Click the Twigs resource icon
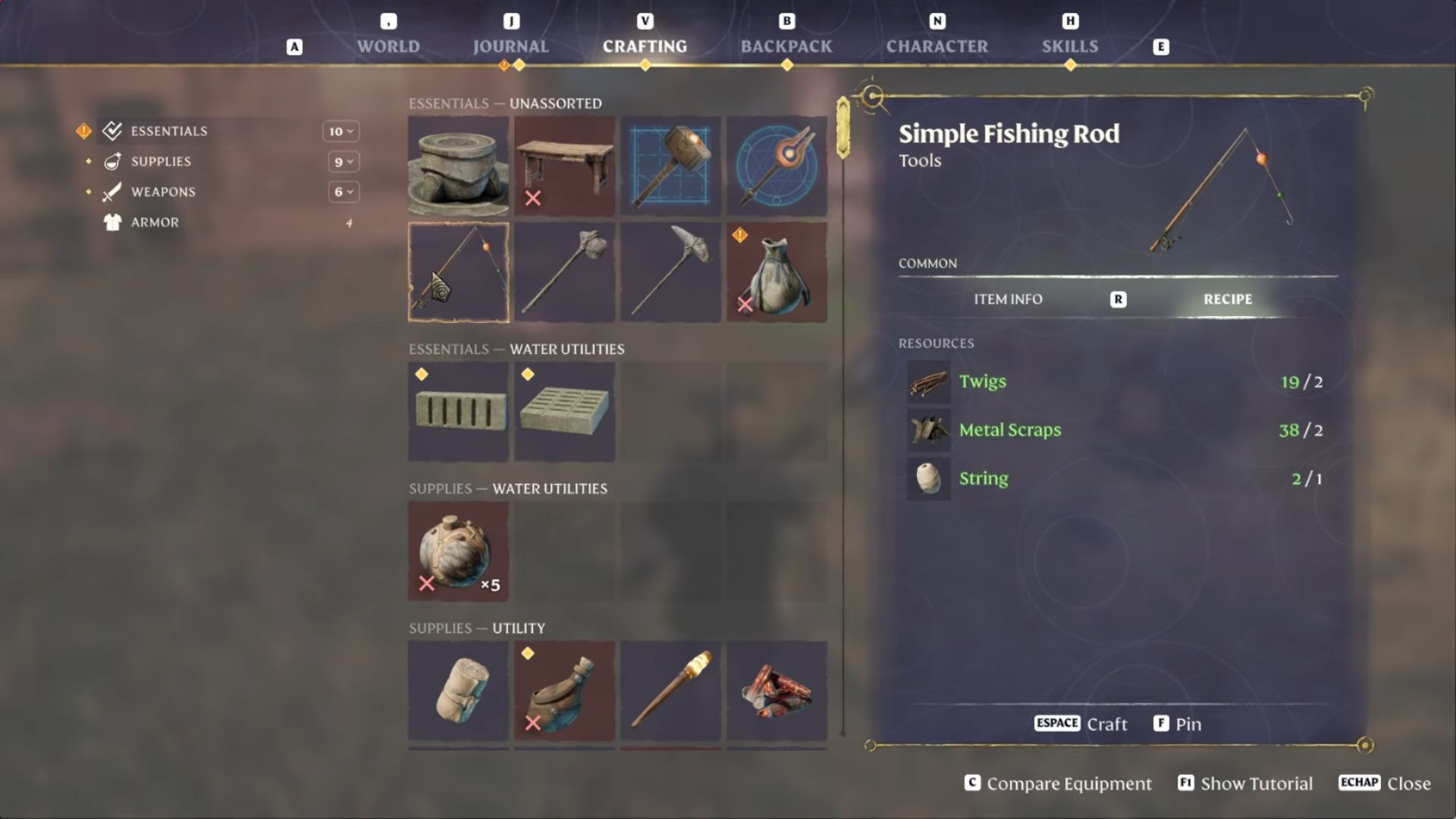The image size is (1456, 819). [x=929, y=382]
